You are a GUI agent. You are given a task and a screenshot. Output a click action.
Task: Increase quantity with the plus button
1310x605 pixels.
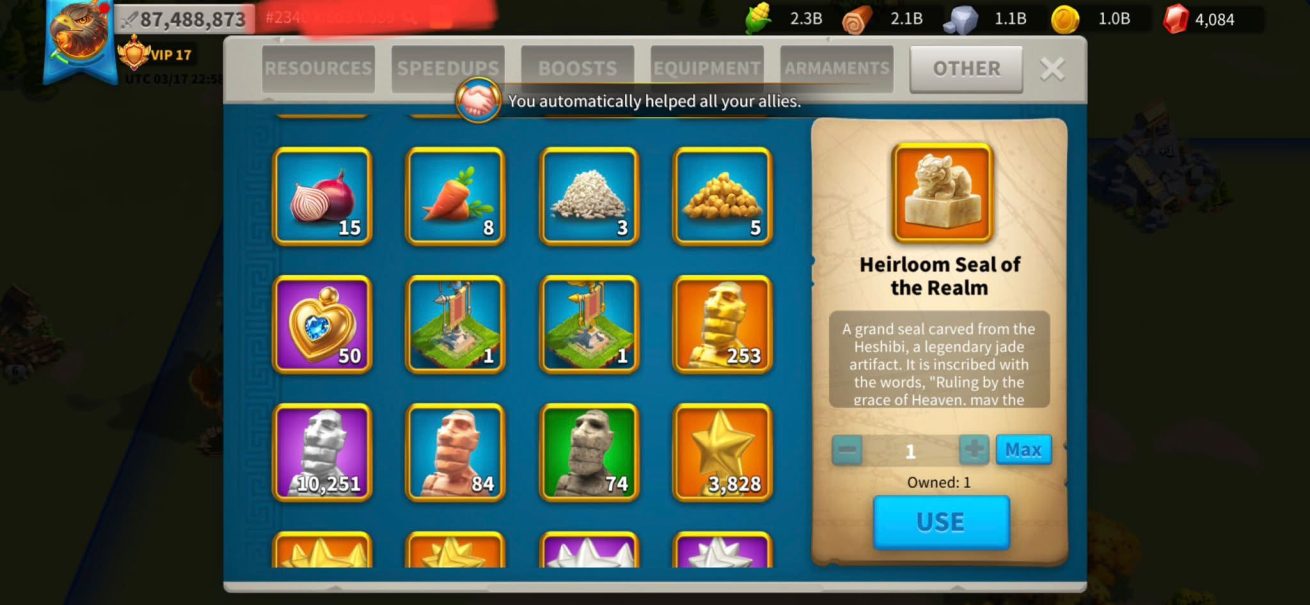pyautogui.click(x=974, y=450)
